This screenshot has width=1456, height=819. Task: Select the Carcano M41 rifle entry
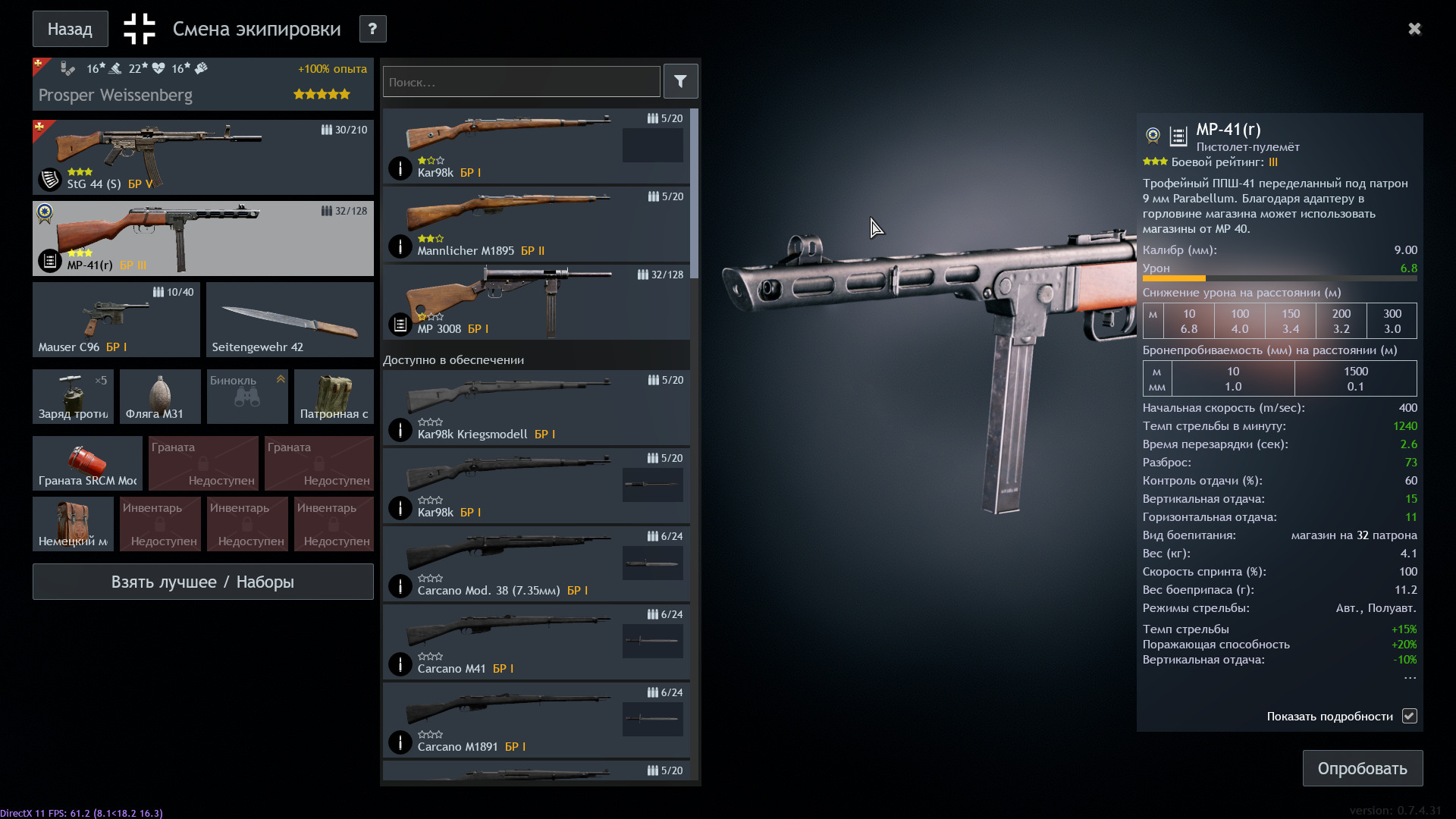click(x=535, y=642)
